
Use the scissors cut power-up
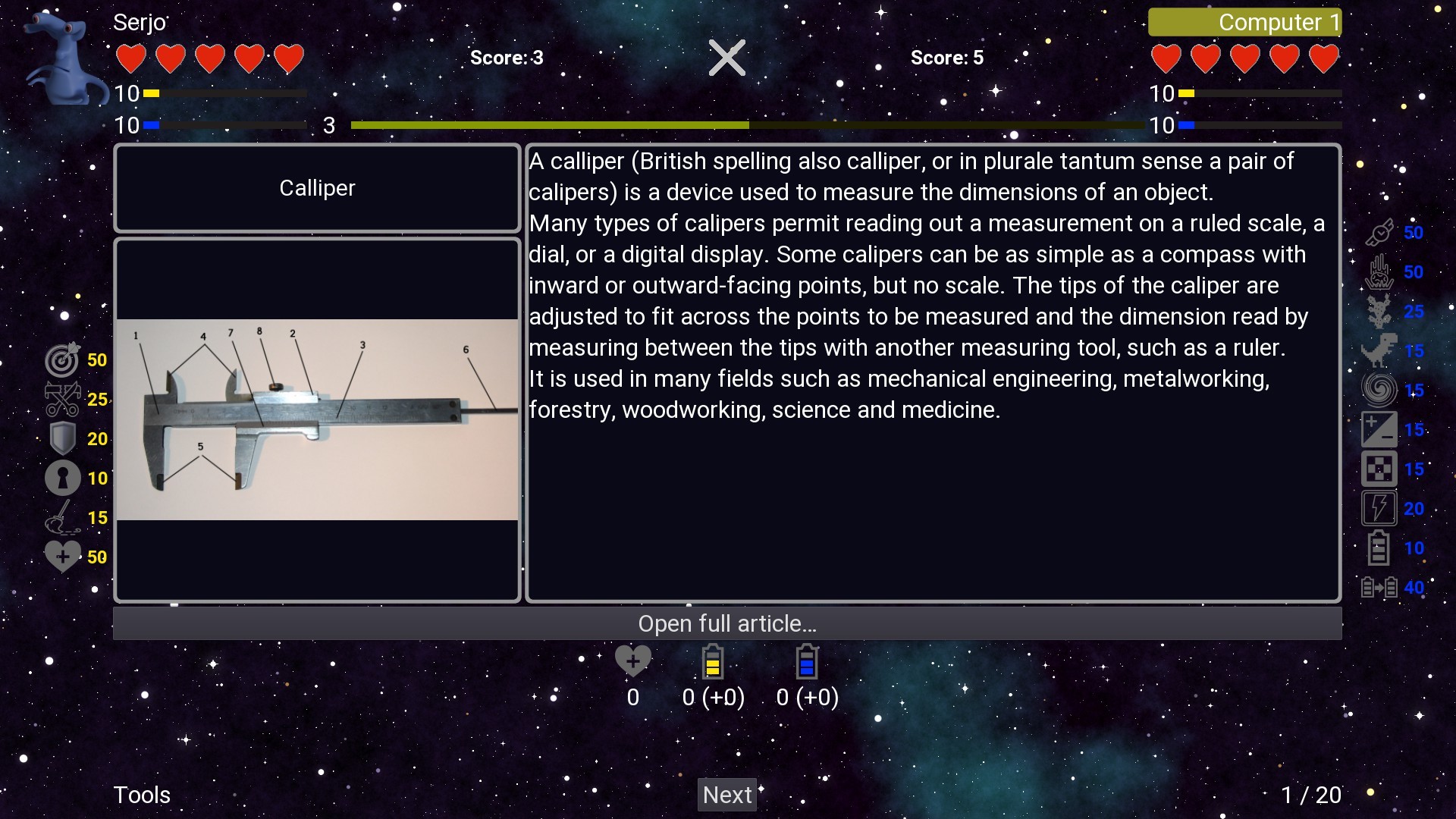pyautogui.click(x=62, y=400)
